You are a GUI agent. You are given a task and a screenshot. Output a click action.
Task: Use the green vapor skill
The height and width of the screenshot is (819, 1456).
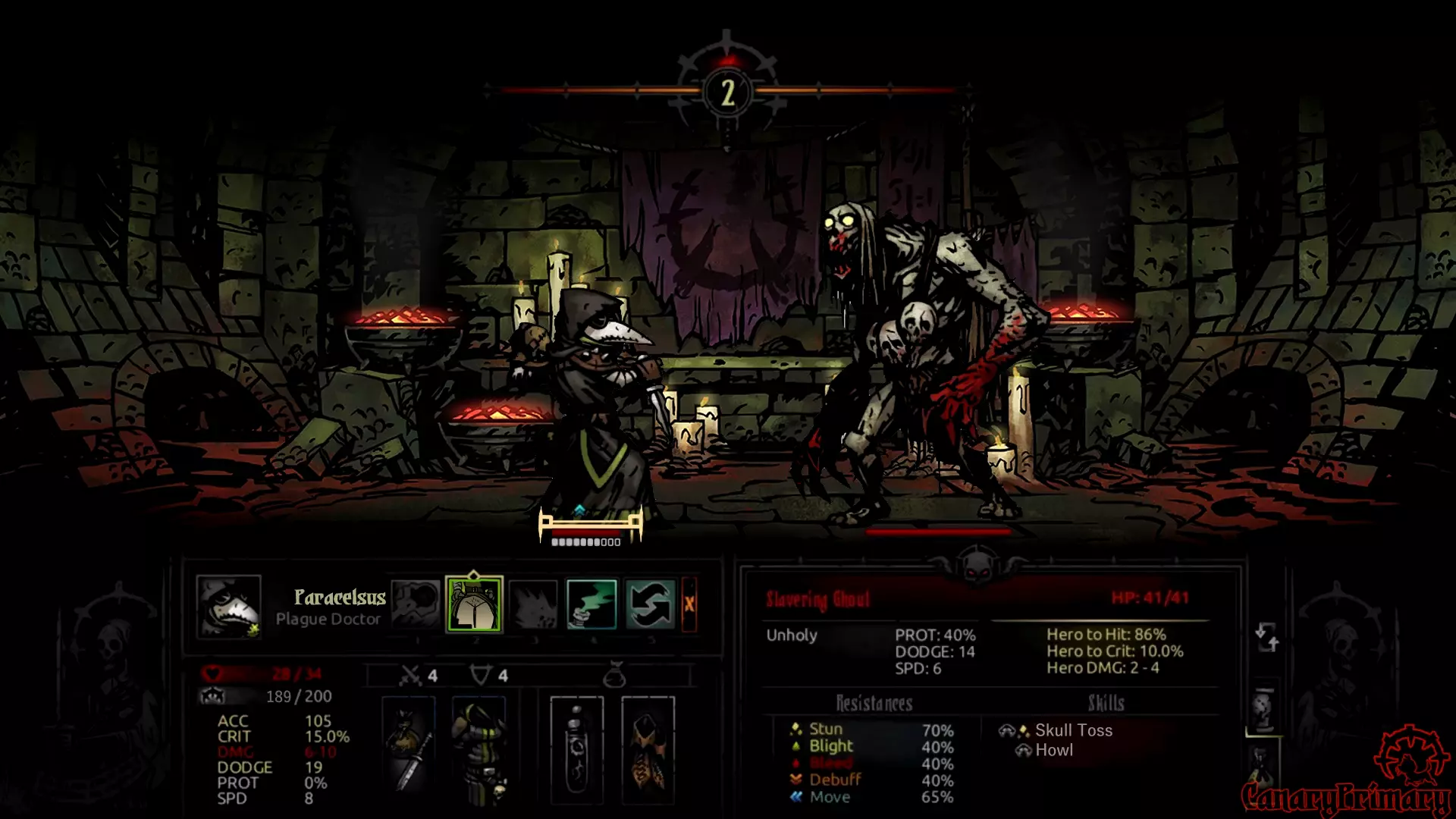tap(591, 604)
